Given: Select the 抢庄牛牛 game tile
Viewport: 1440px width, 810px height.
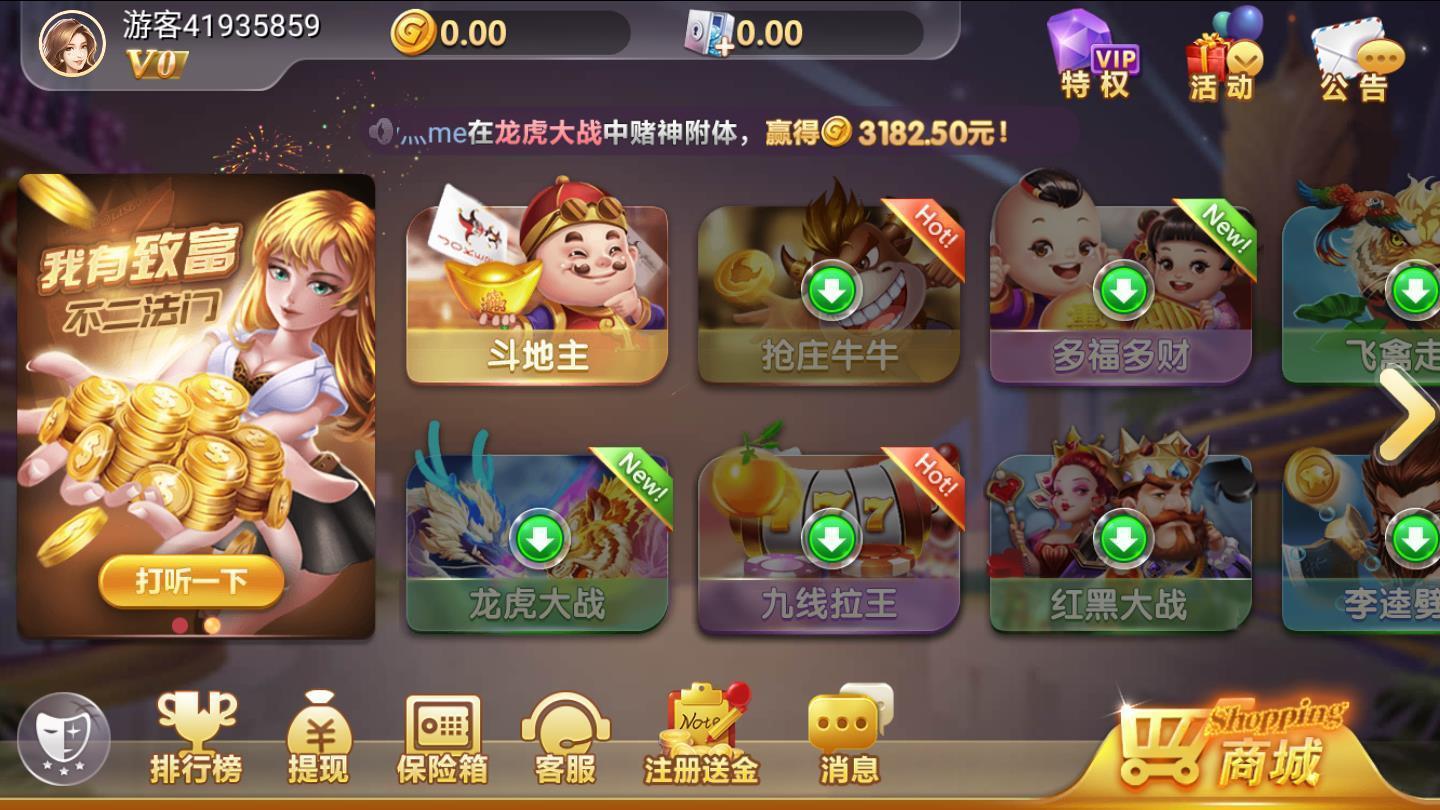Looking at the screenshot, I should [x=831, y=290].
